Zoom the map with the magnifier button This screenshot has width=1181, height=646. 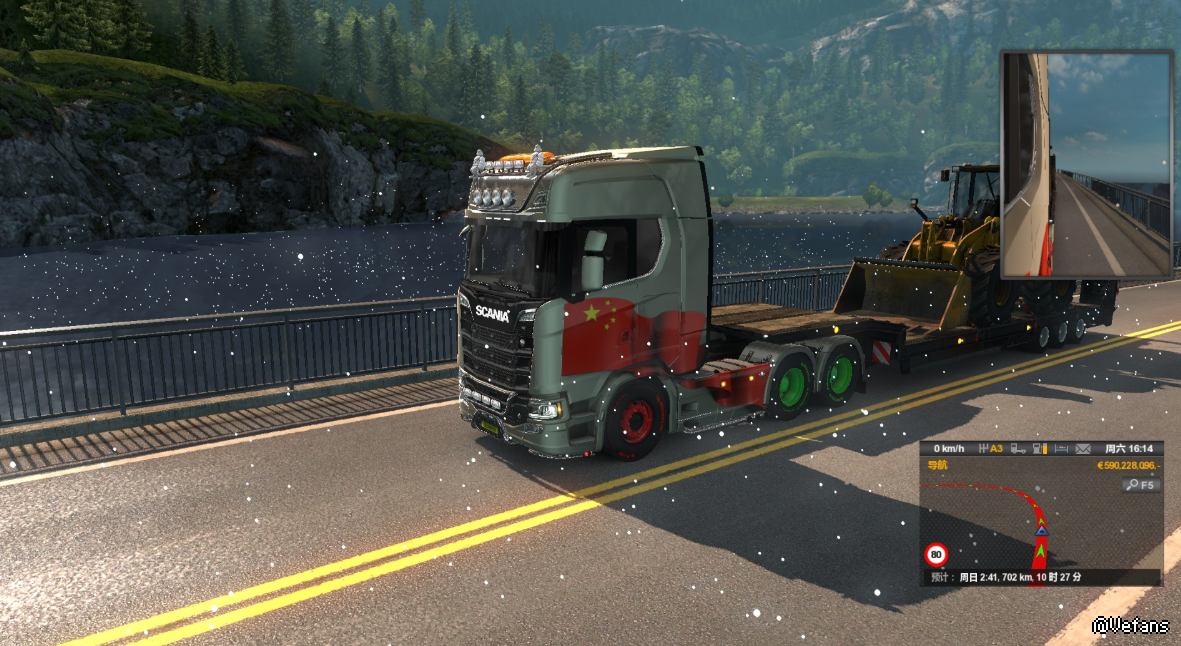pos(1140,485)
